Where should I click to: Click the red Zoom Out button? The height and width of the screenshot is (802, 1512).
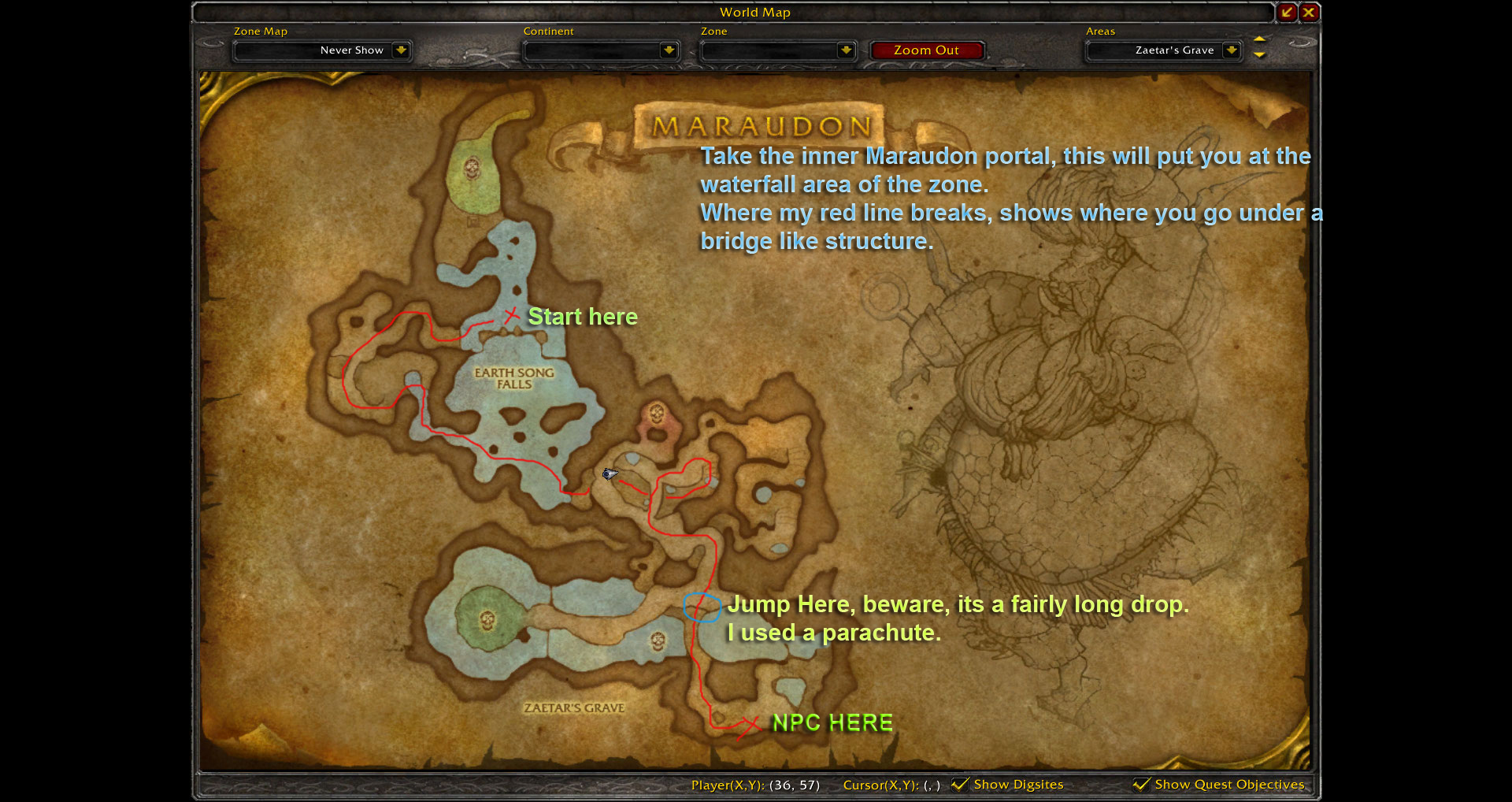[926, 50]
